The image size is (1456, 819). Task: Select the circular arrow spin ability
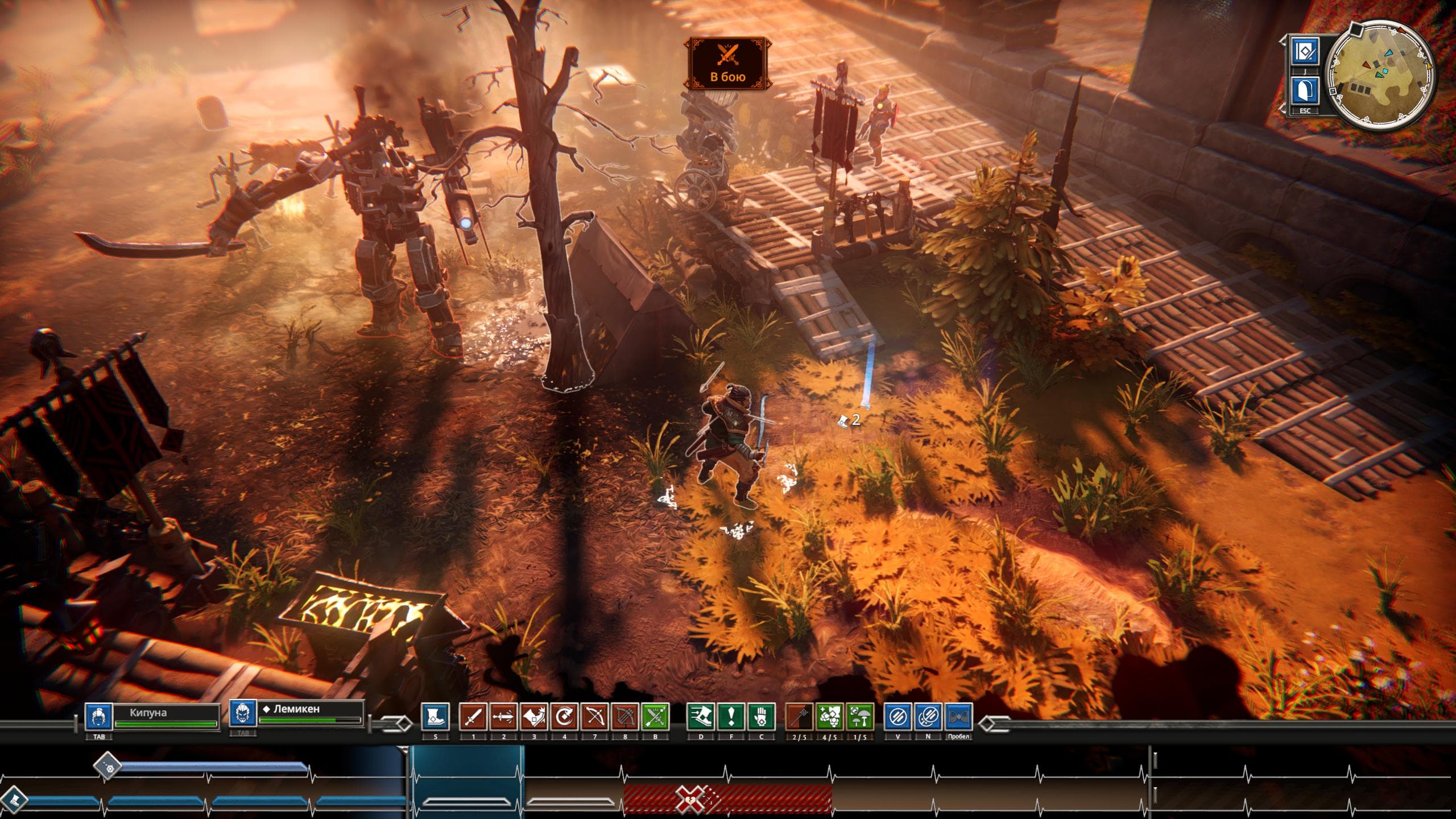click(x=565, y=717)
